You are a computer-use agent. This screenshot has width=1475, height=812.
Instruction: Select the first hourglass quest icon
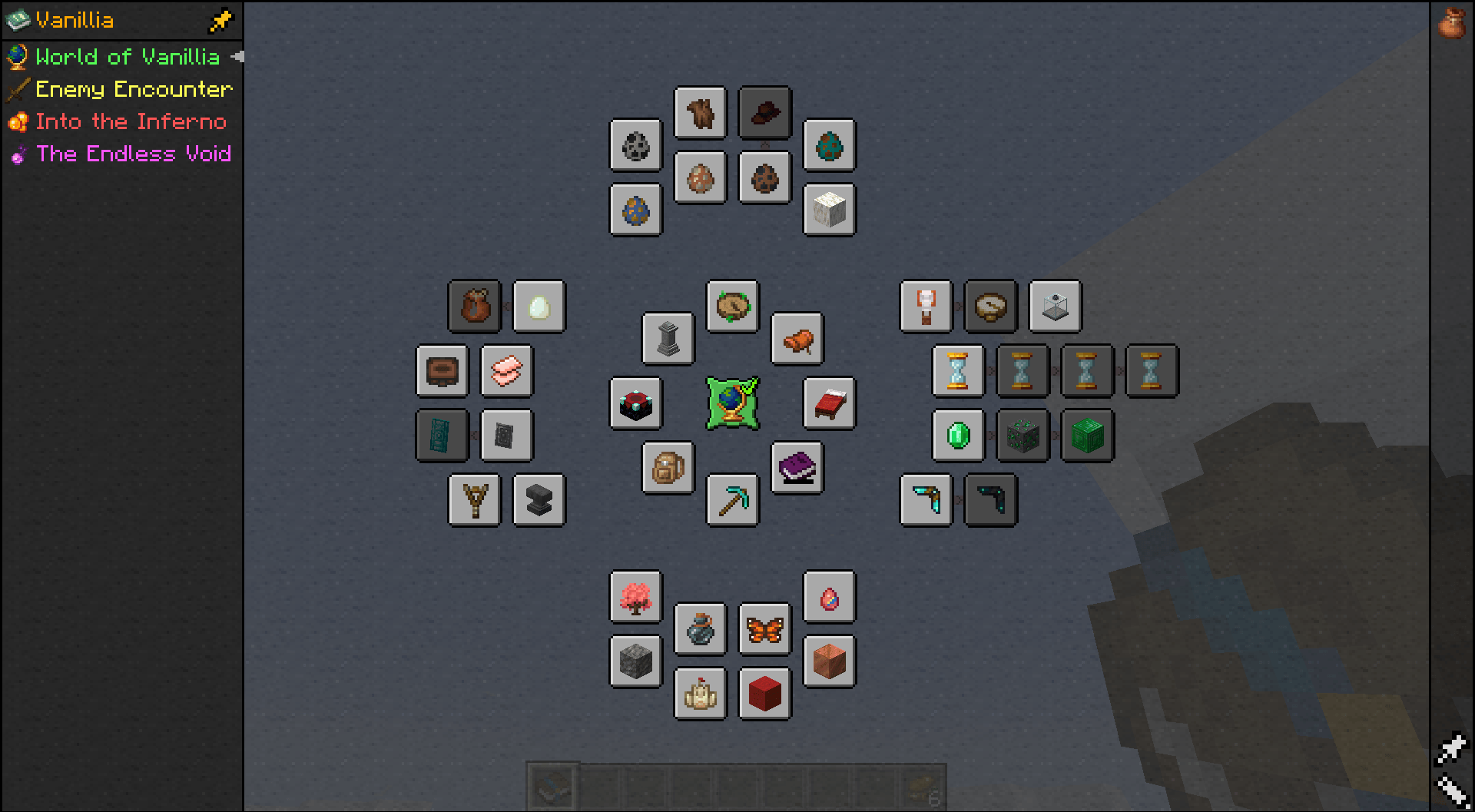[x=957, y=371]
